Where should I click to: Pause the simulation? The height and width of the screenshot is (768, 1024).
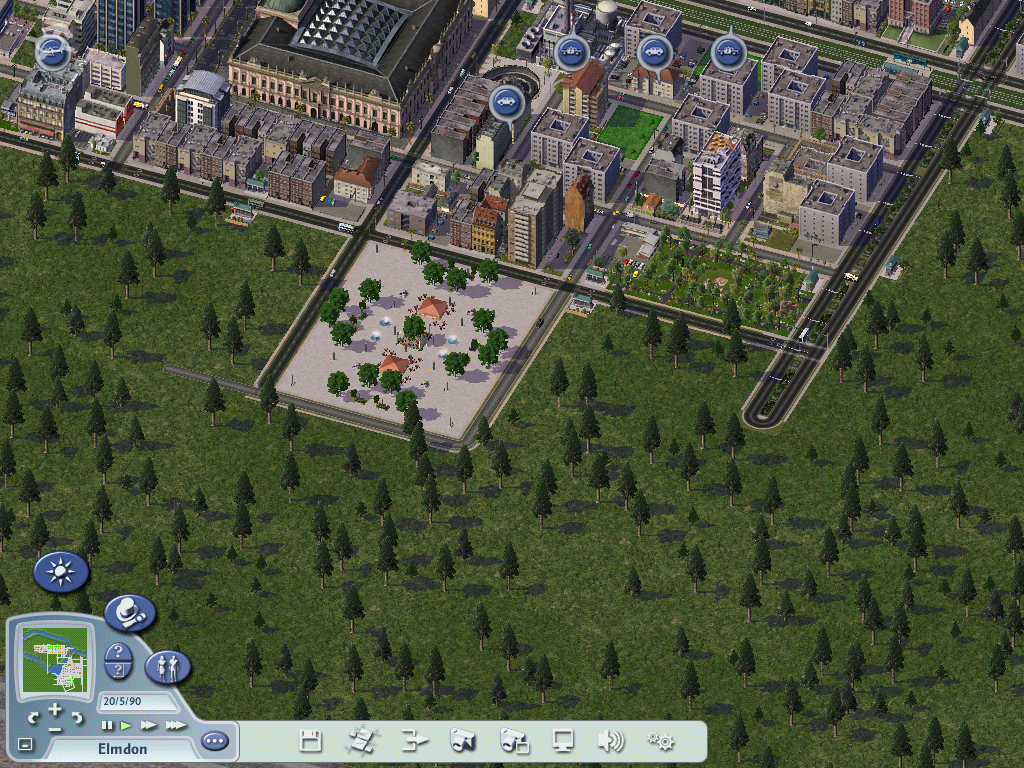click(108, 725)
